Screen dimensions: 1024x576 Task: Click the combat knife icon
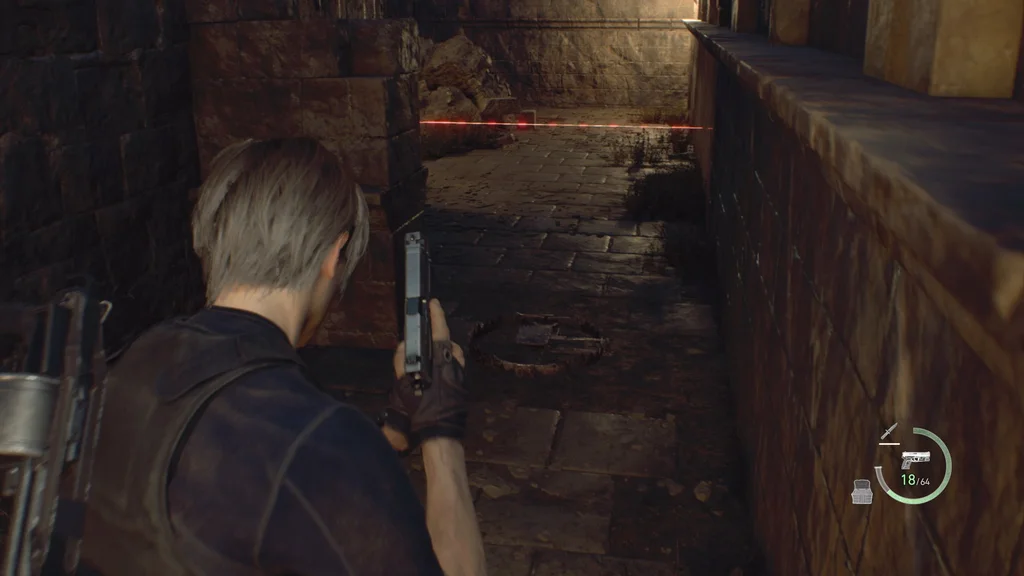click(x=889, y=434)
